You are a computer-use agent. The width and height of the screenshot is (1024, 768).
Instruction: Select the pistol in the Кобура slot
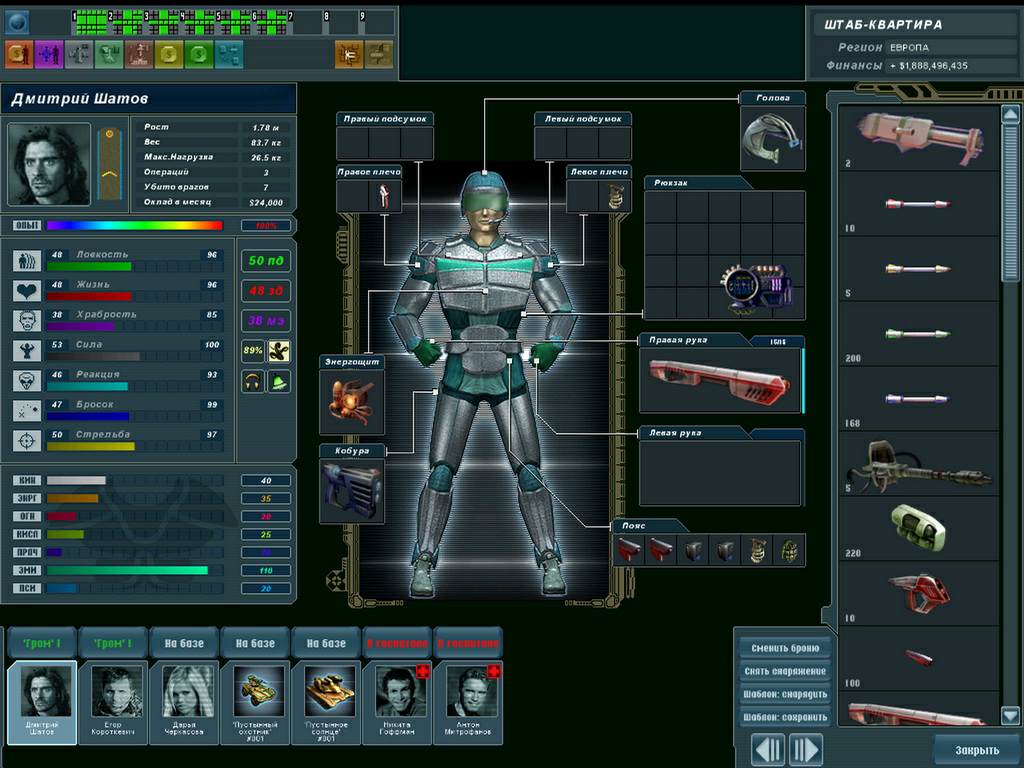tap(351, 490)
